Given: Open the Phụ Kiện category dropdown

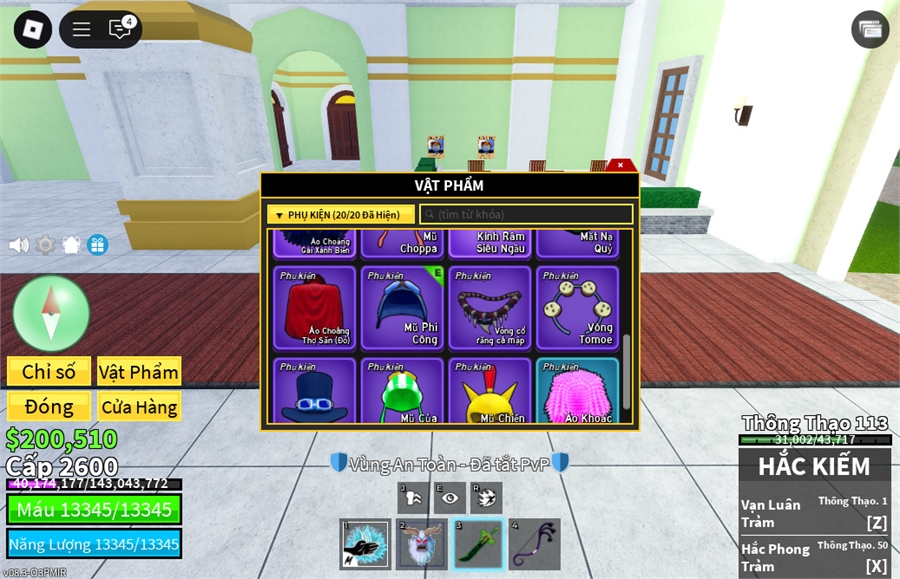Looking at the screenshot, I should click(340, 215).
